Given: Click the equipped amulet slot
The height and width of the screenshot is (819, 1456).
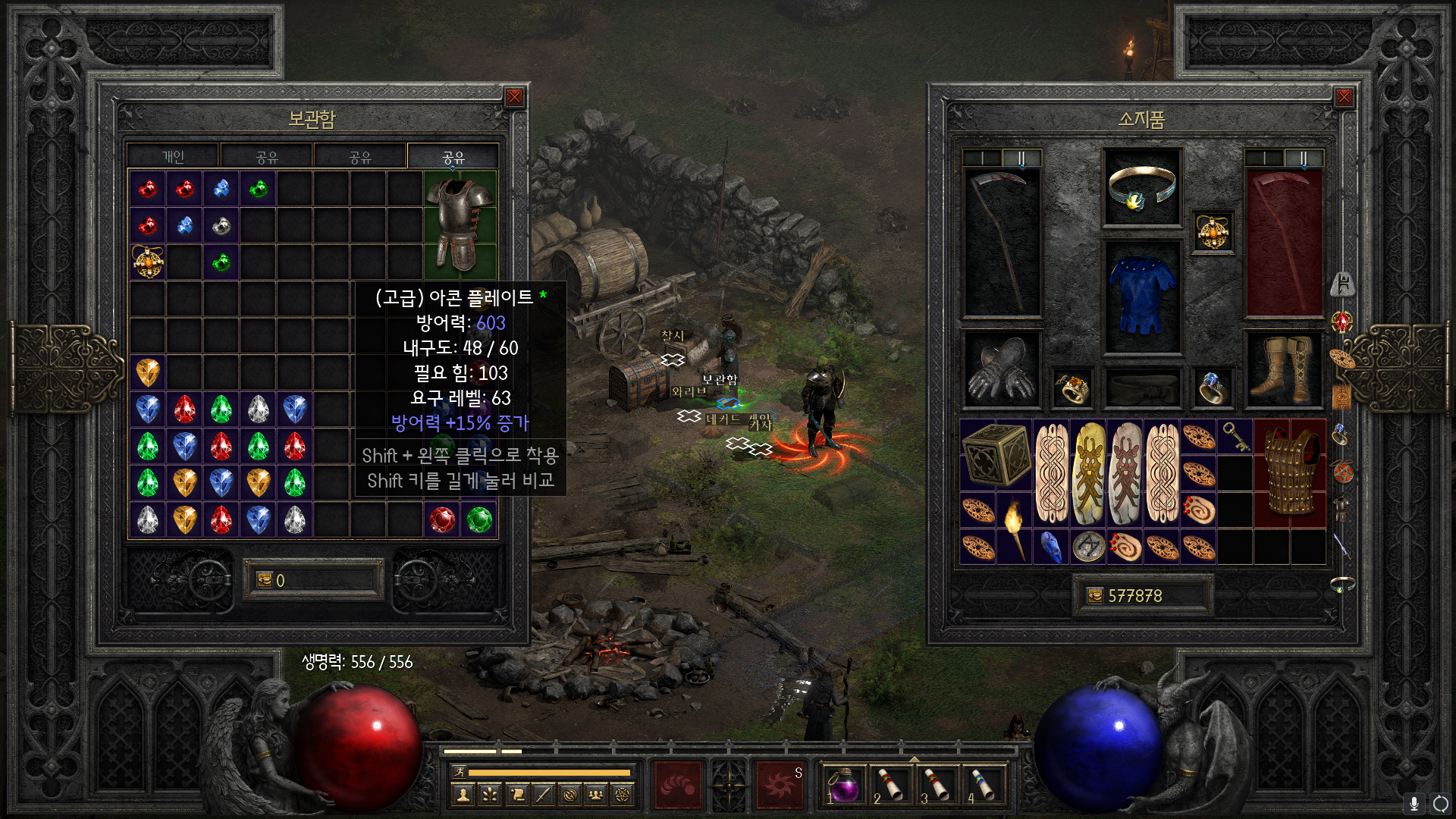Looking at the screenshot, I should [1213, 231].
